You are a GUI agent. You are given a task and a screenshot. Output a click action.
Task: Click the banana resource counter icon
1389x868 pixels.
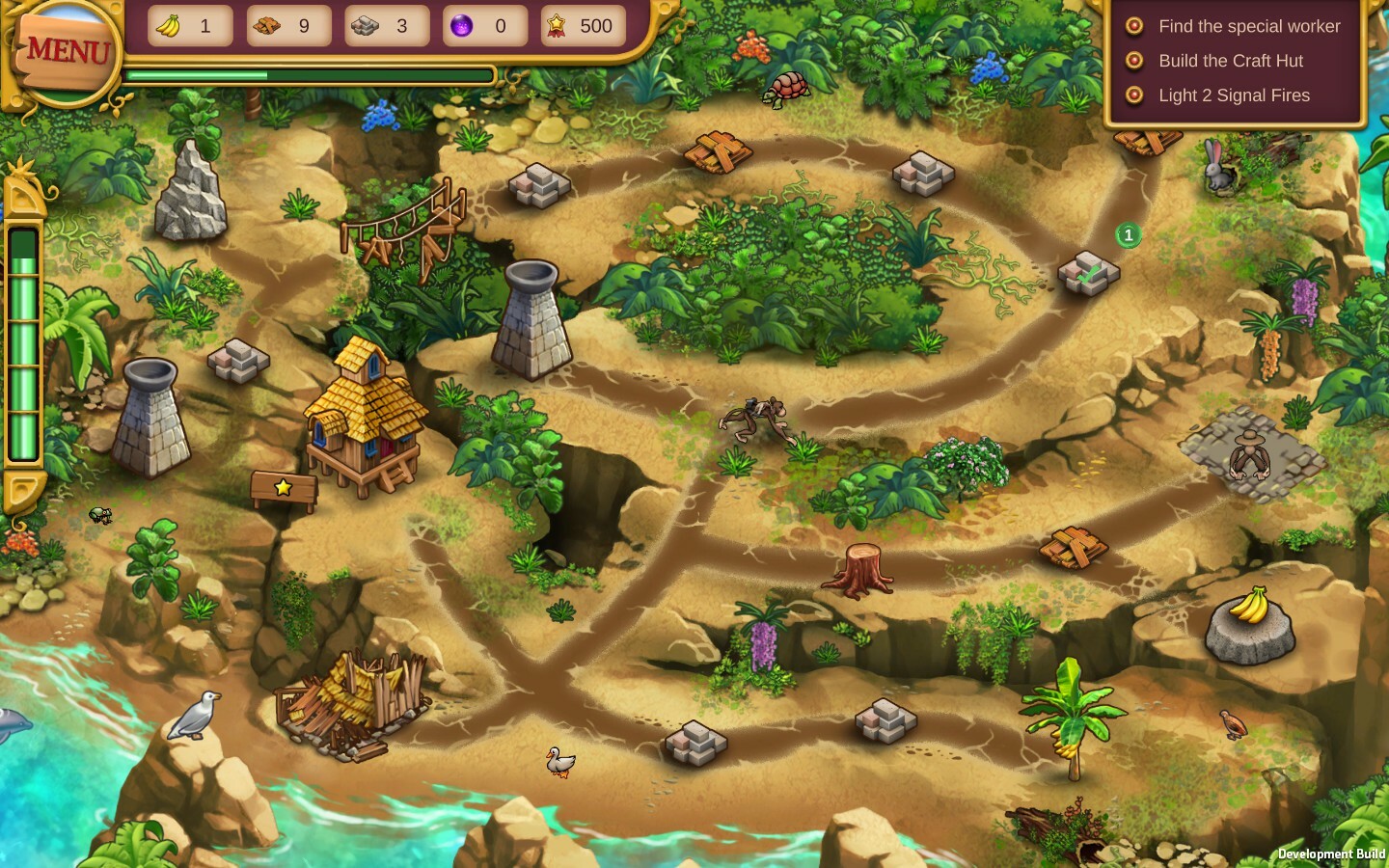(x=166, y=26)
